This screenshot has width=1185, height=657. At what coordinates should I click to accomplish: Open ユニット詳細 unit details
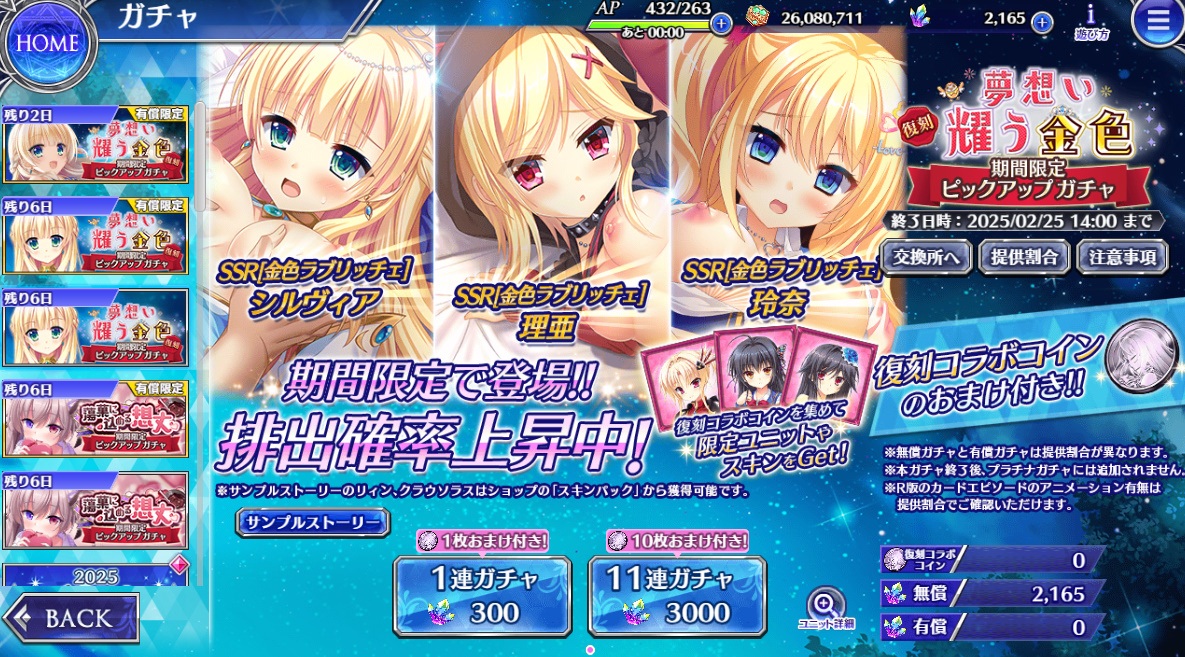[x=826, y=609]
